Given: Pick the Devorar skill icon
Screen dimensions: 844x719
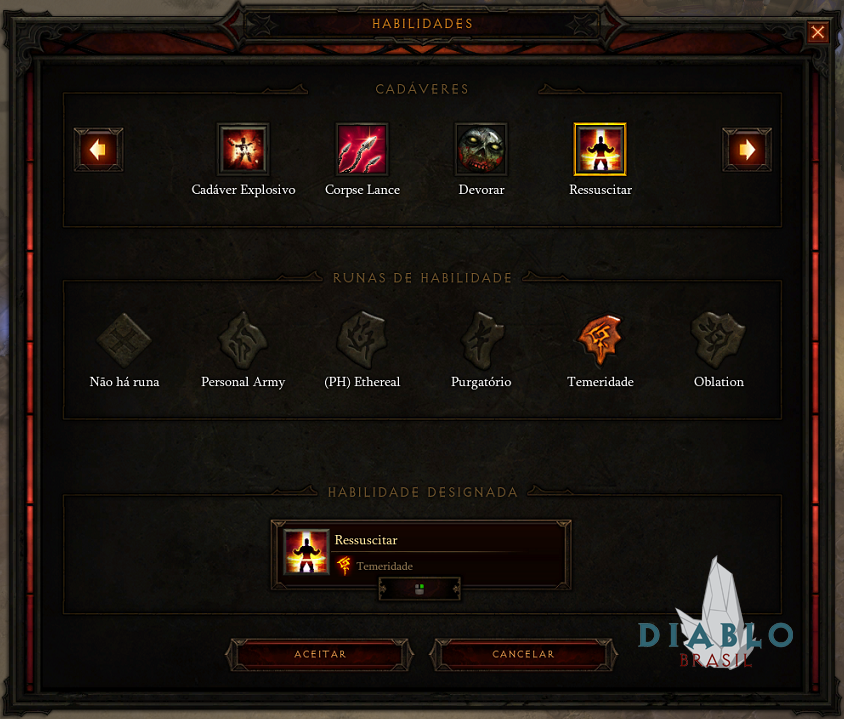Looking at the screenshot, I should point(481,150).
